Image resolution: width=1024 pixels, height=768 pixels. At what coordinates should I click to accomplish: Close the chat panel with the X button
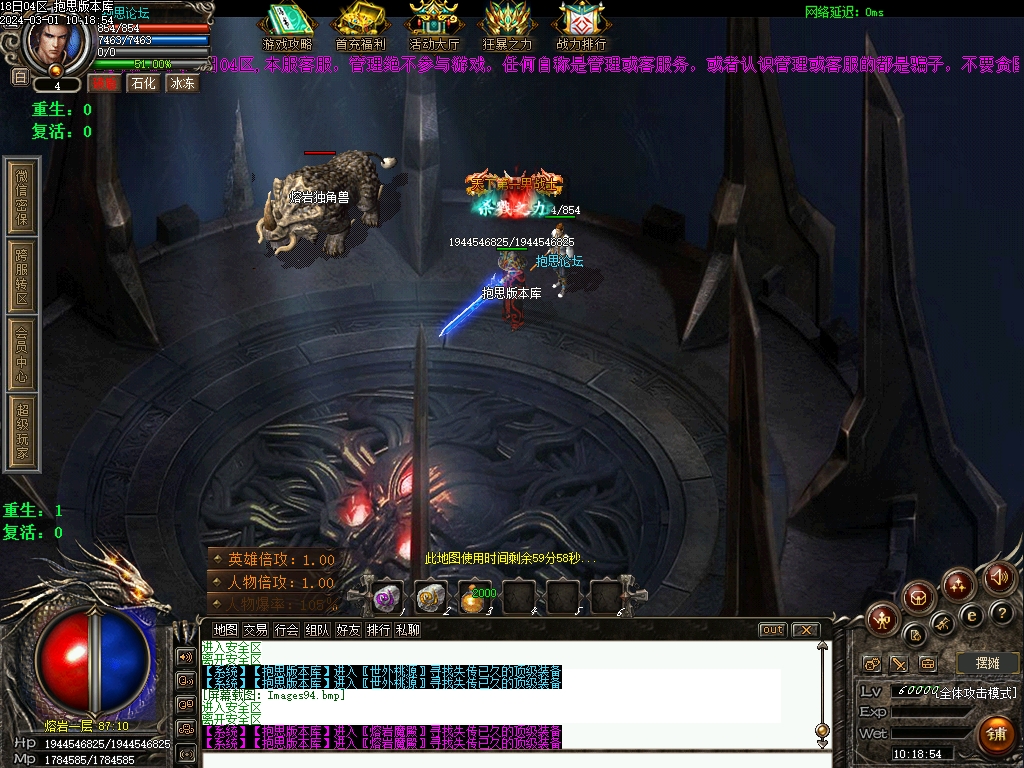pos(805,630)
